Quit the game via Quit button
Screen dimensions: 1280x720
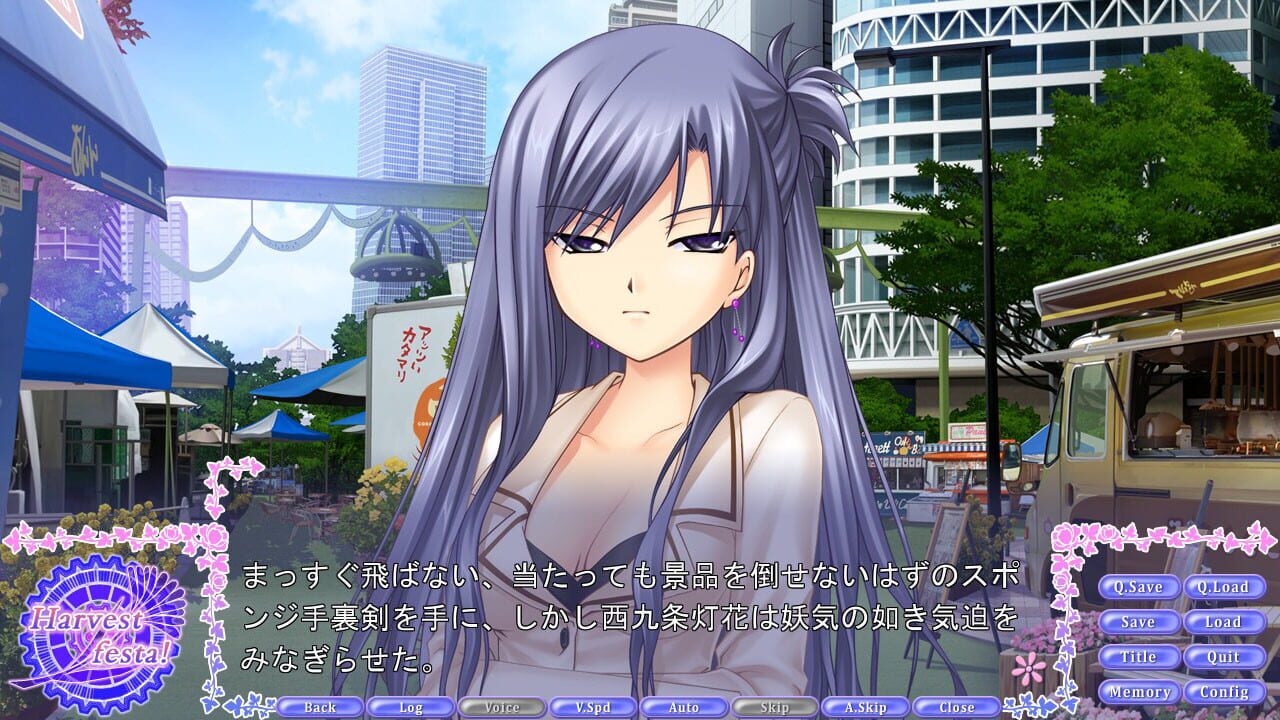pyautogui.click(x=1225, y=657)
